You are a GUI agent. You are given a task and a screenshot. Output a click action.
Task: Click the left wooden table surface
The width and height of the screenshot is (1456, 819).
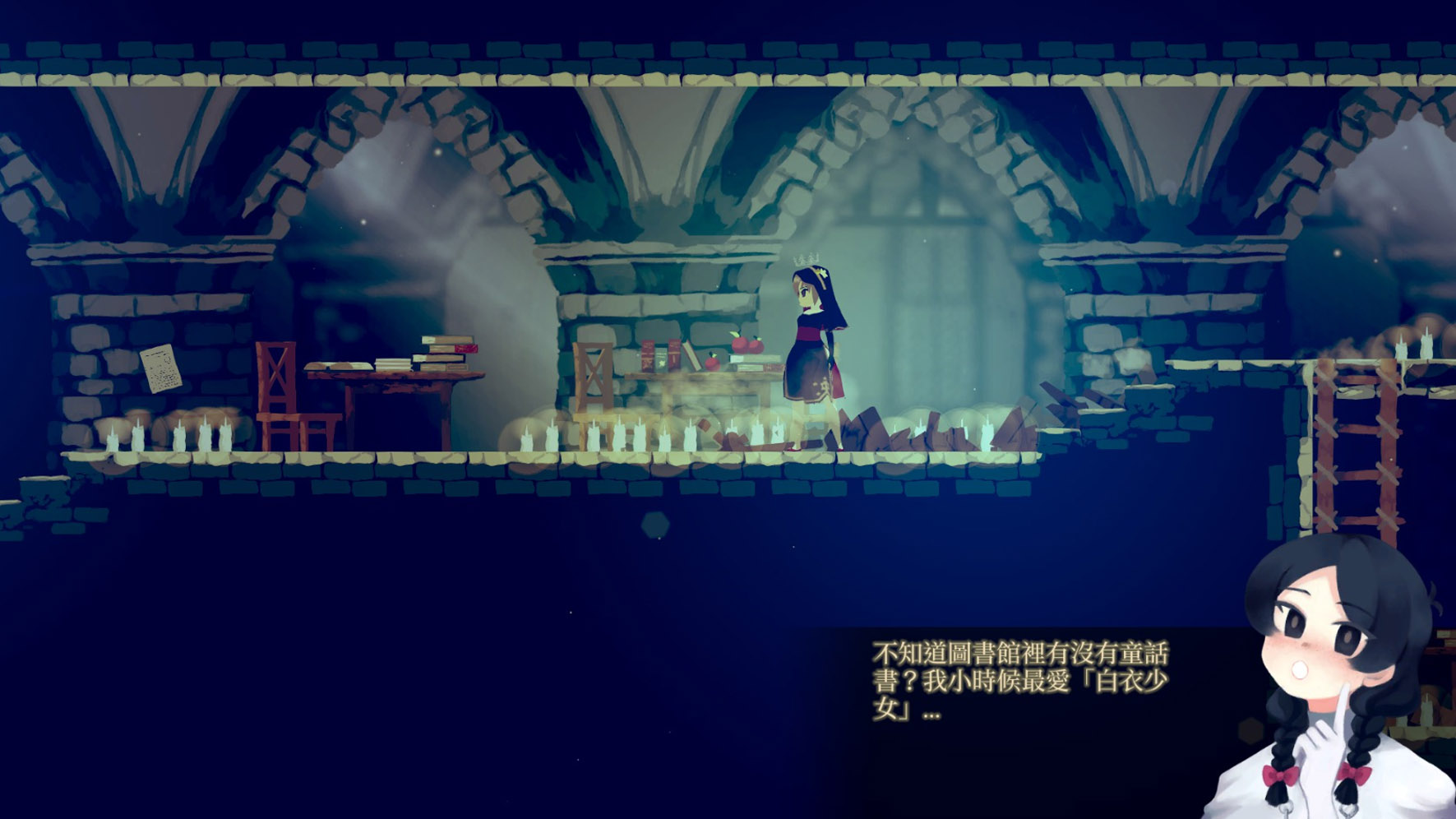(378, 378)
